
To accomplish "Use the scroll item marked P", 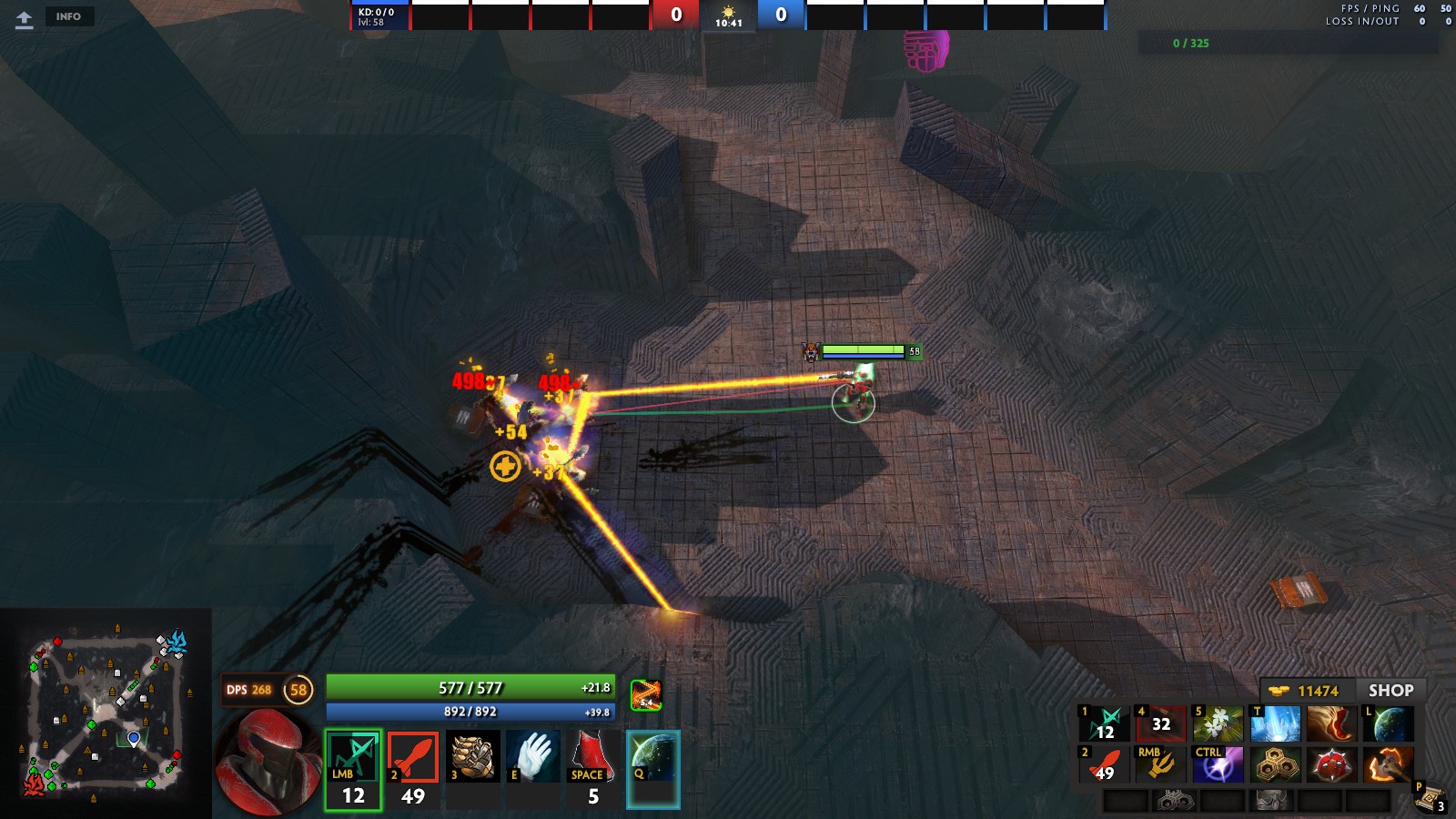I will (1431, 798).
